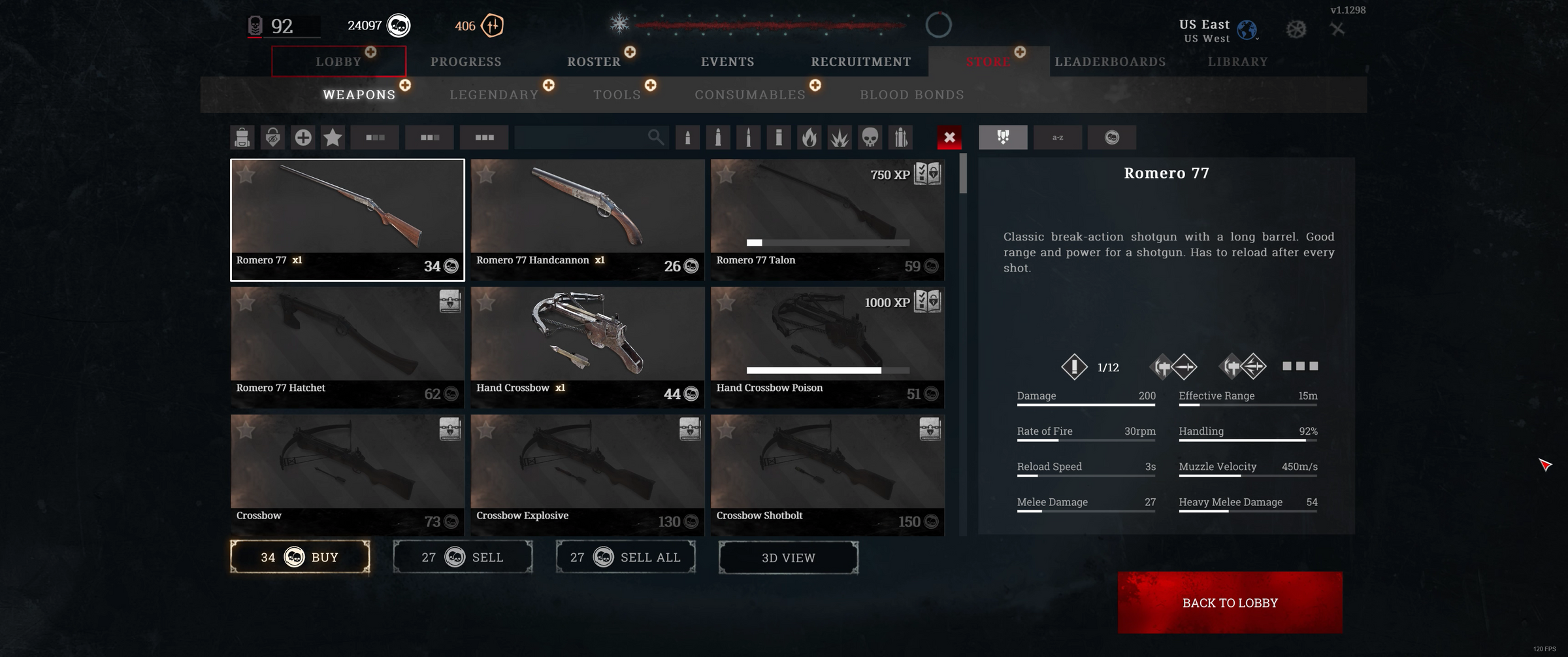Open the LEGENDARY store section
The image size is (1568, 657).
(493, 94)
